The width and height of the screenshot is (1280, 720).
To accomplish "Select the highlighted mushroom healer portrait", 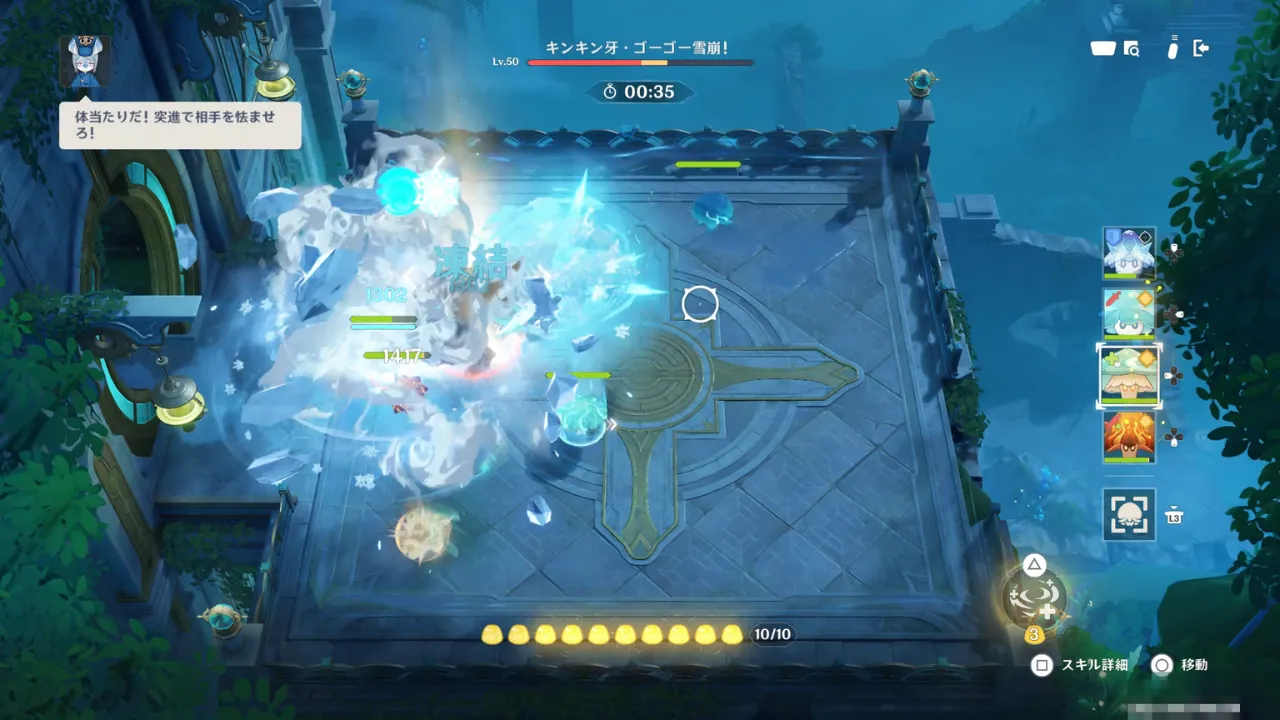I will click(x=1129, y=376).
